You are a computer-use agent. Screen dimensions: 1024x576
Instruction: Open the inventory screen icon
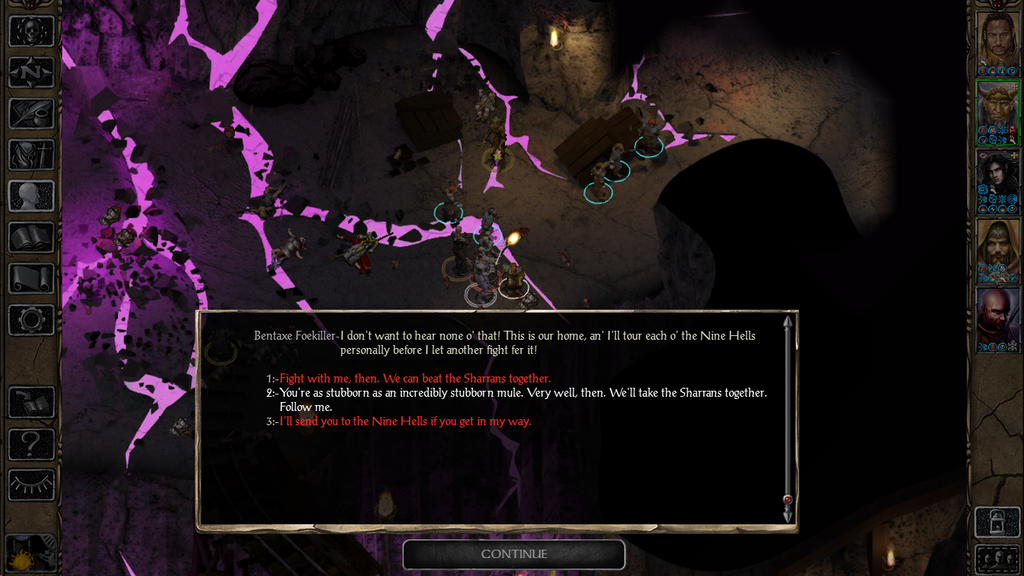click(31, 154)
